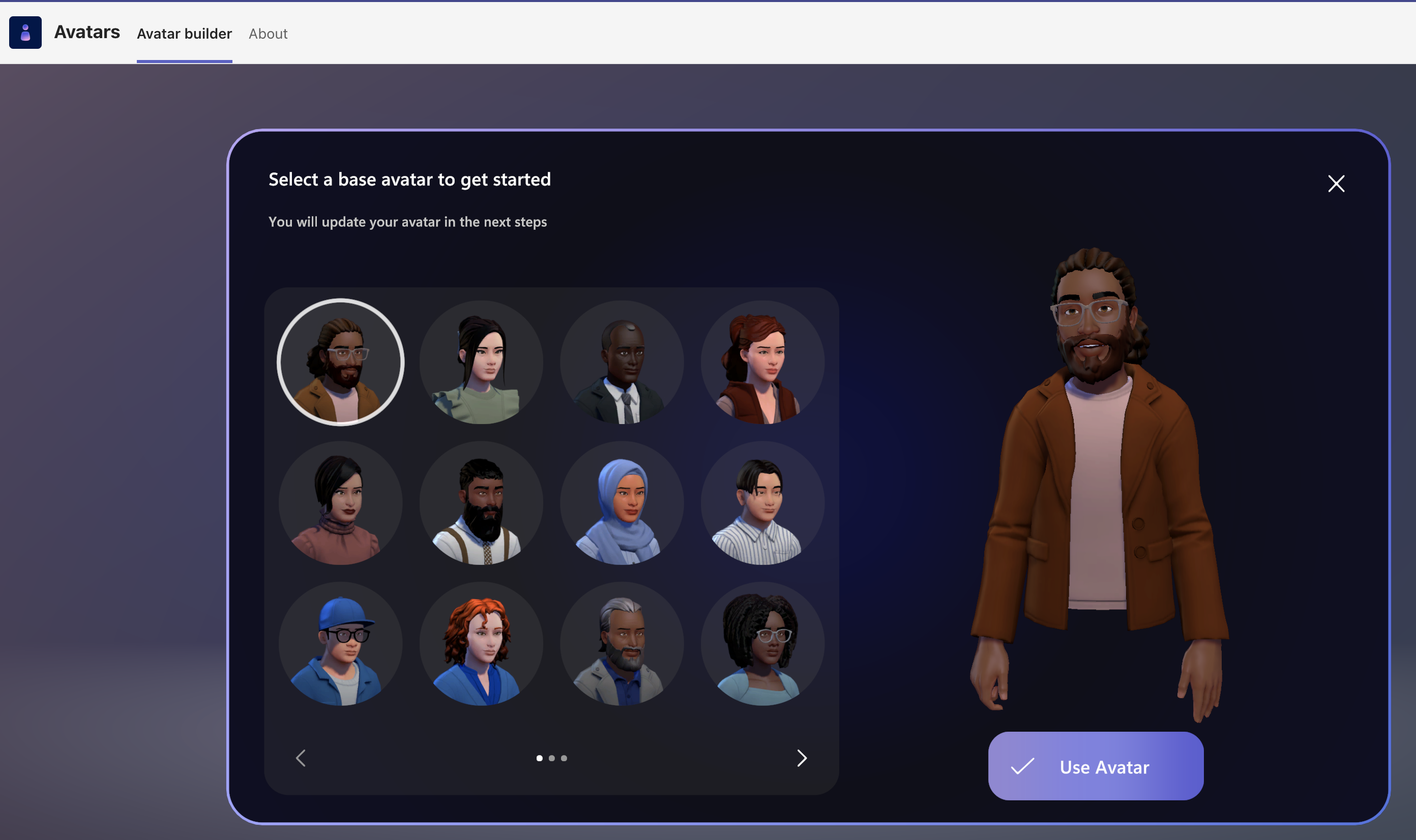This screenshot has width=1416, height=840.
Task: Select the avatar in striped shirt
Action: 761,503
